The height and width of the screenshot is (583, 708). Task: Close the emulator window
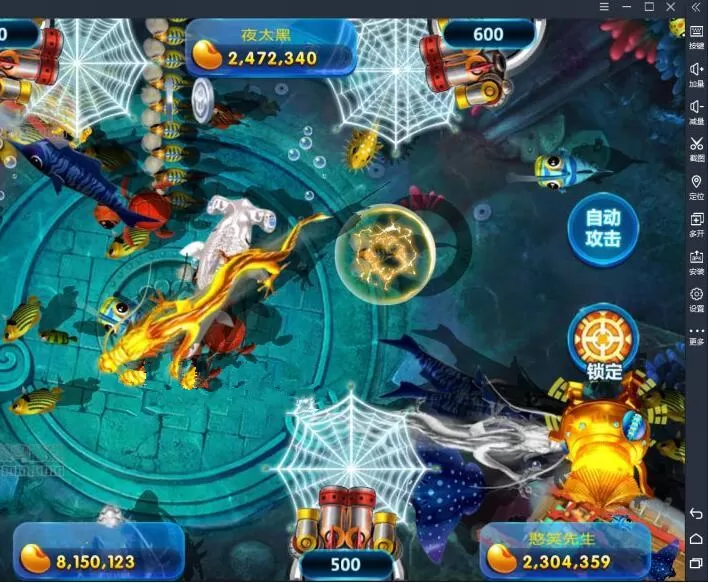click(x=671, y=7)
